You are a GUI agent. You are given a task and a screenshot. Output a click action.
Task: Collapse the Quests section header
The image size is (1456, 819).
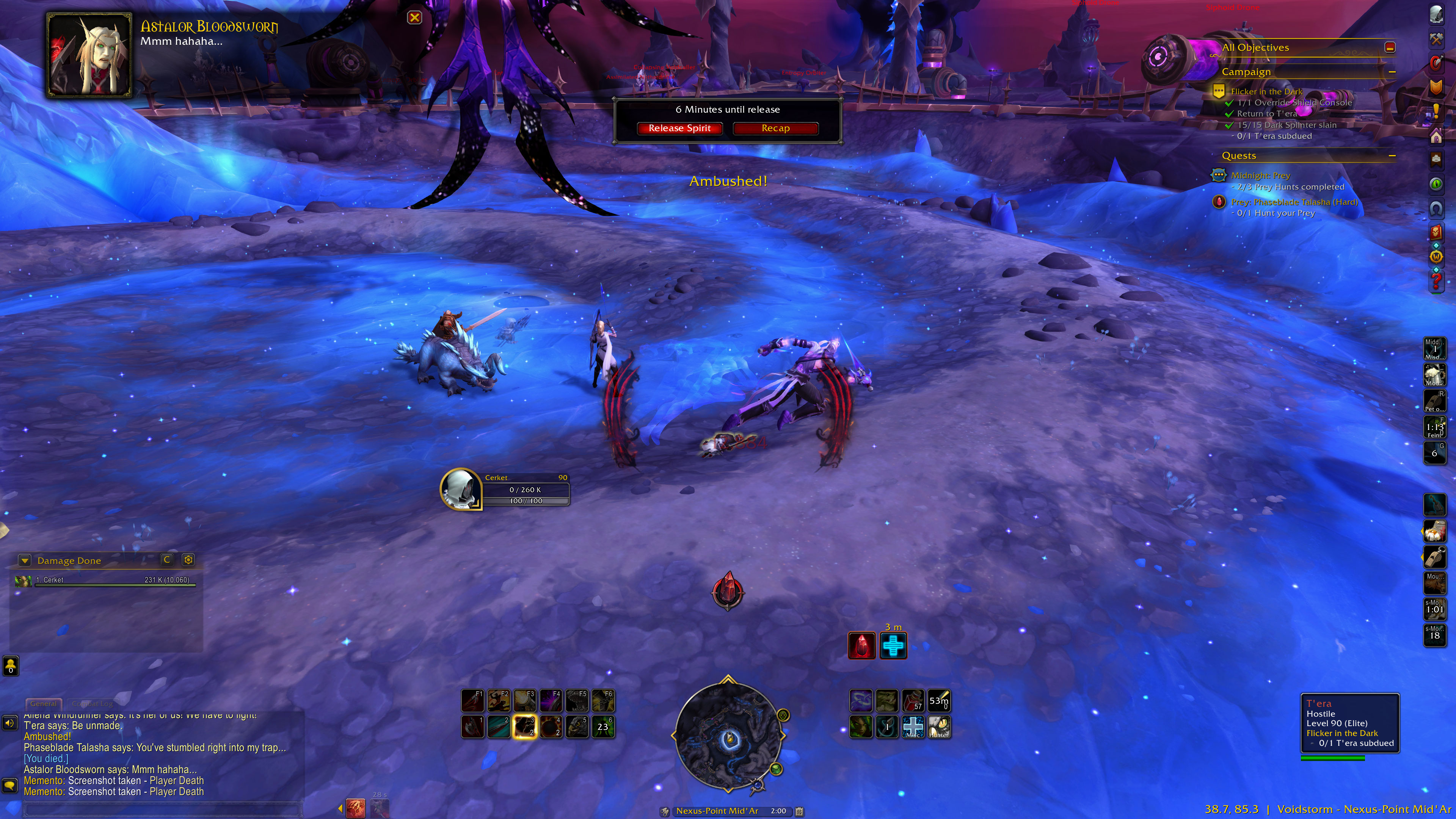point(1392,155)
